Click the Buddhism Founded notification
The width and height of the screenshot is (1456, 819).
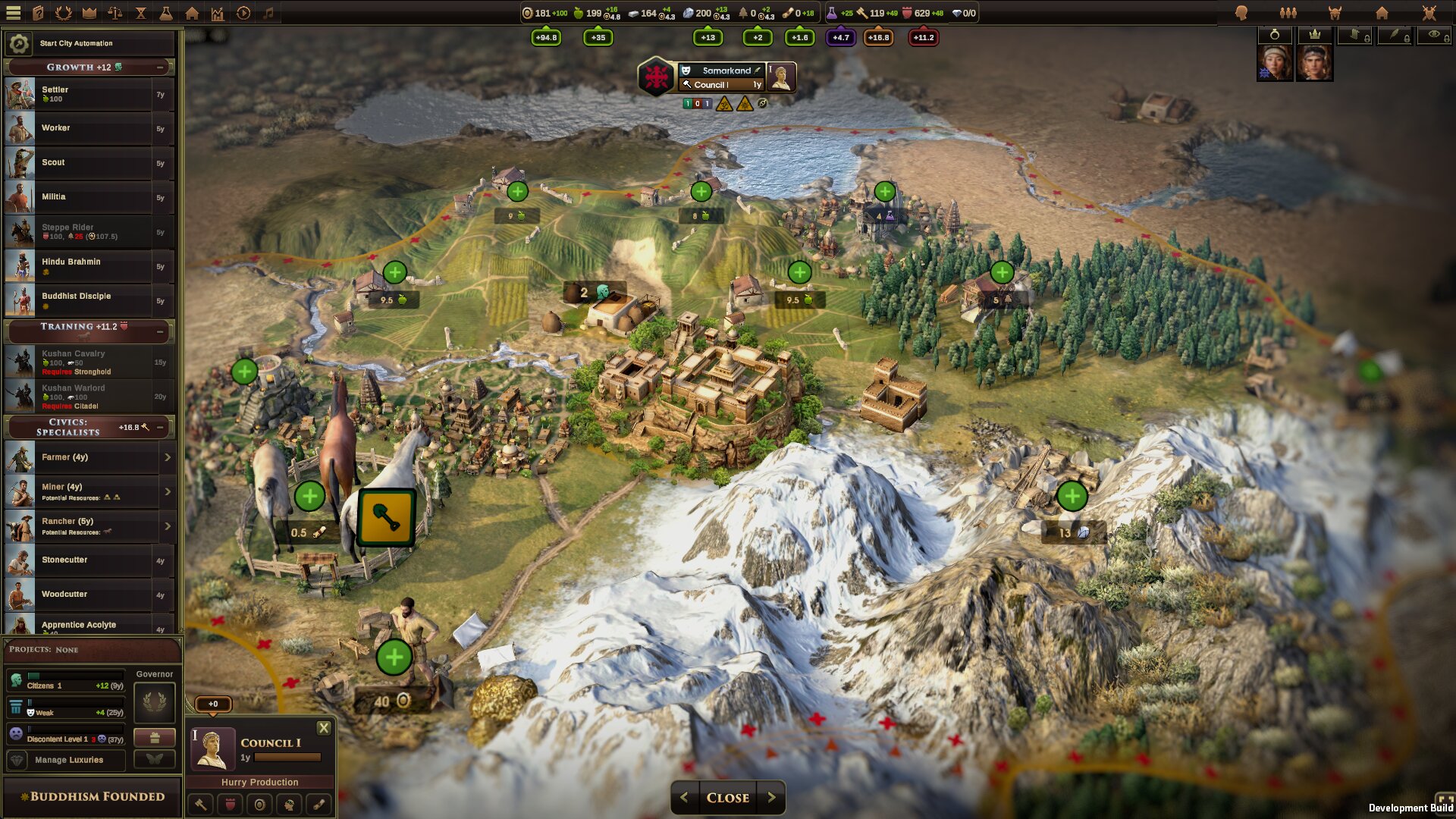click(x=93, y=797)
